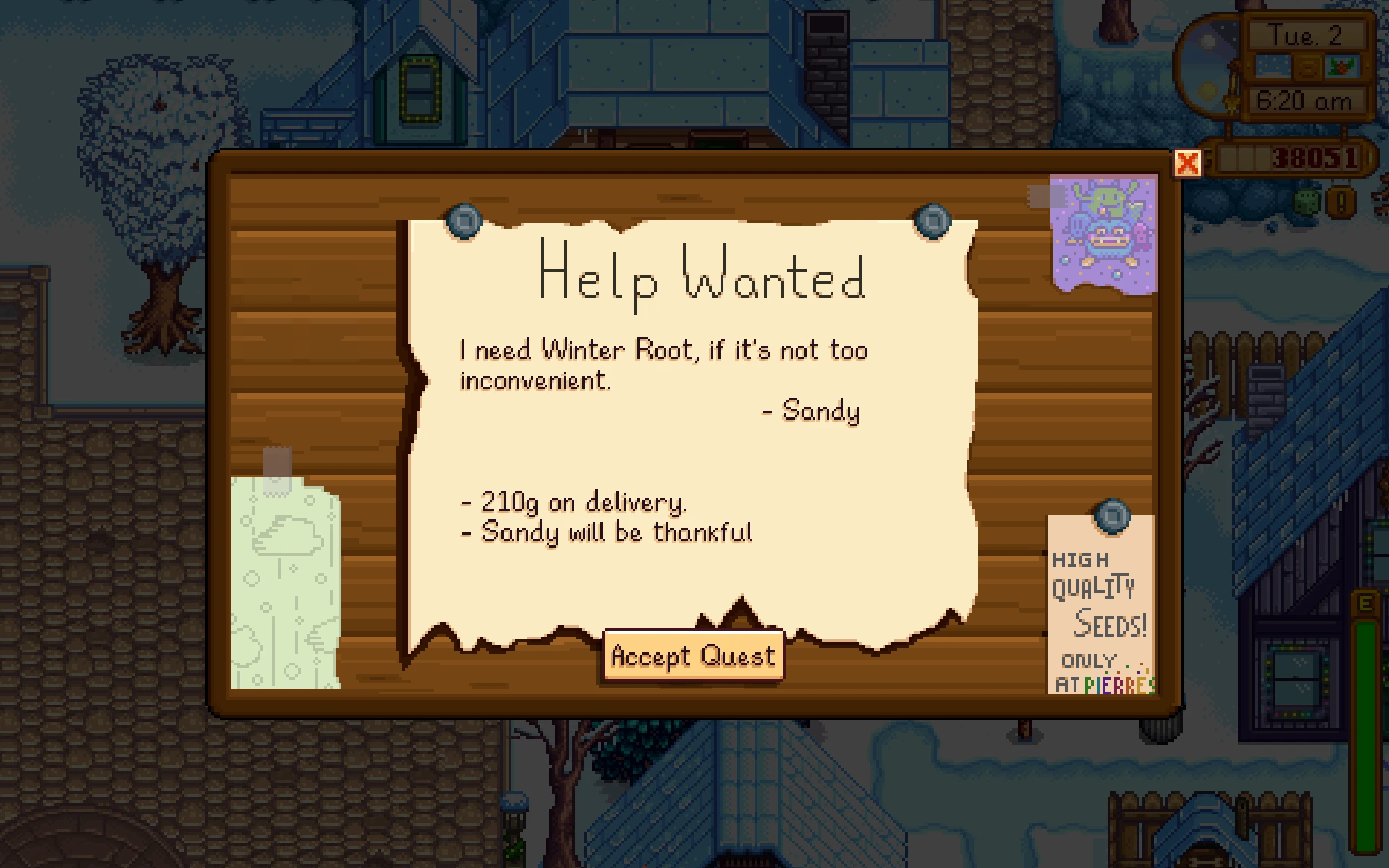Click the 6:20 am time display
This screenshot has width=1389, height=868.
tap(1306, 99)
